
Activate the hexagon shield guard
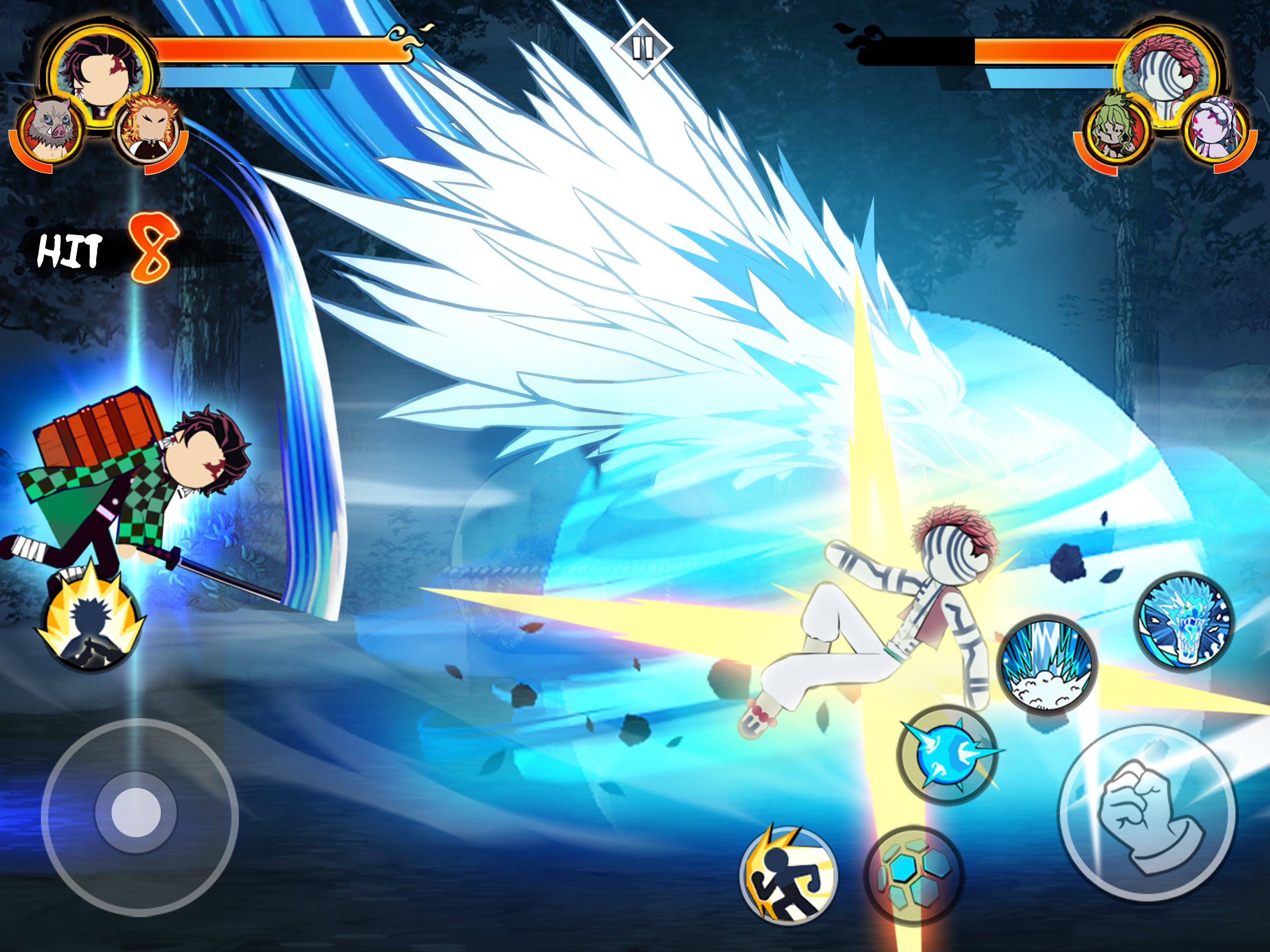pos(913,874)
